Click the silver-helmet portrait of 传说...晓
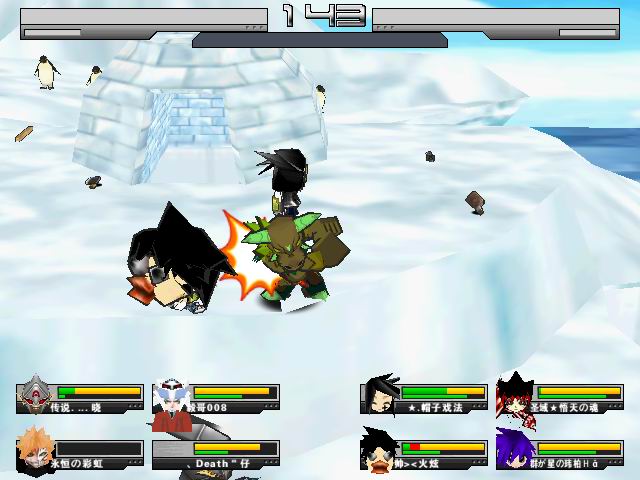640x480 pixels. (x=37, y=396)
